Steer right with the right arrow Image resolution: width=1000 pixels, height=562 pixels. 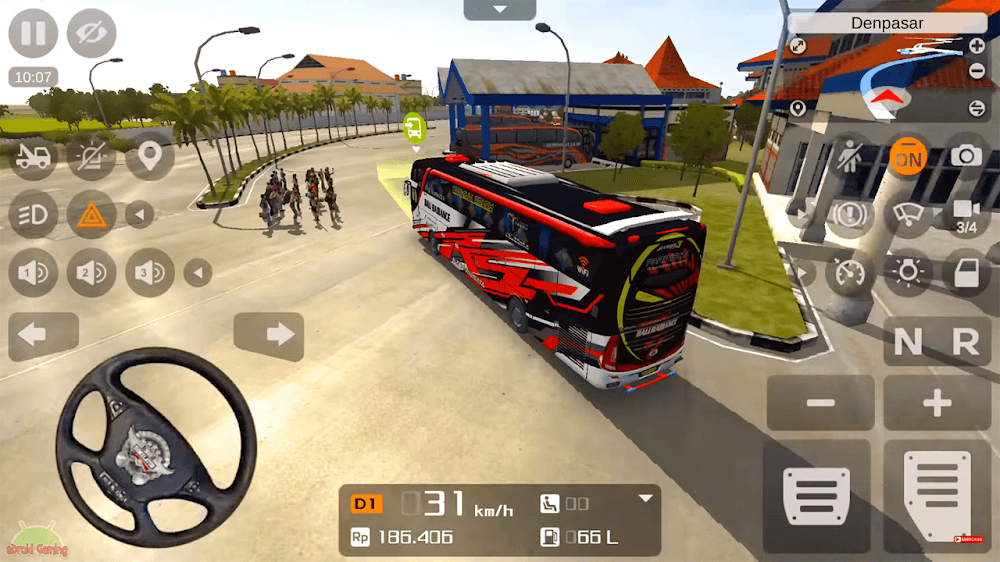click(269, 336)
